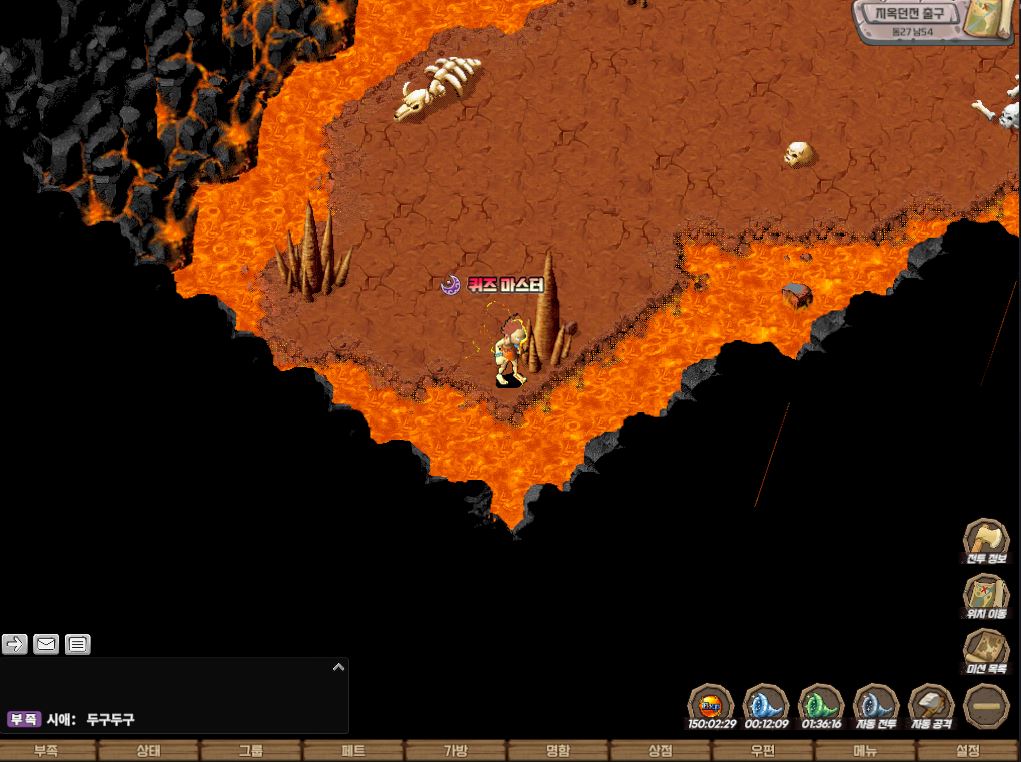Open the 설정 (settings) menu
Image resolution: width=1021 pixels, height=762 pixels.
click(x=968, y=751)
